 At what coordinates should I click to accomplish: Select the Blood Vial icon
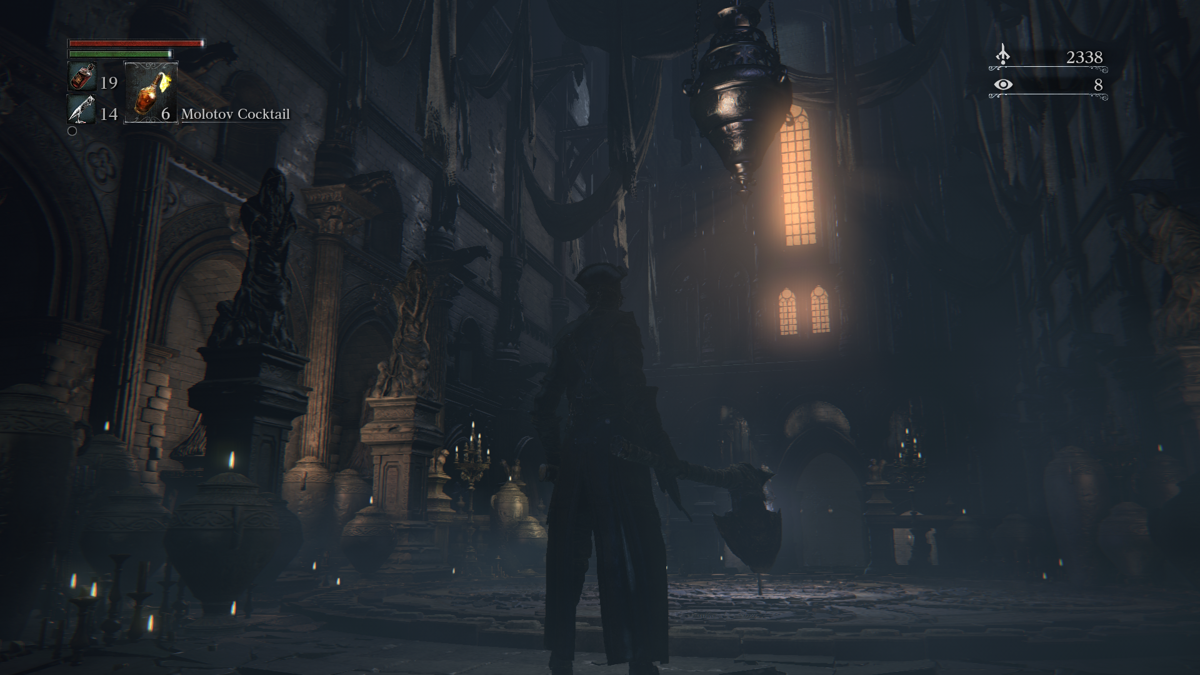pos(82,77)
